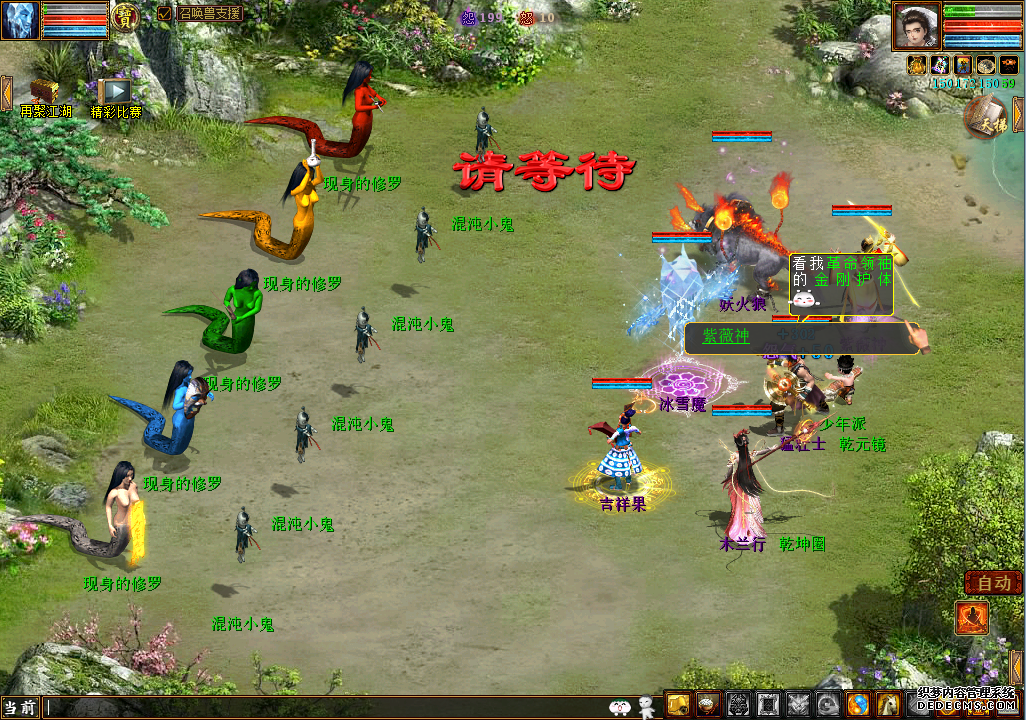This screenshot has width=1026, height=720.
Task: Open the player character portrait
Action: pos(916,26)
